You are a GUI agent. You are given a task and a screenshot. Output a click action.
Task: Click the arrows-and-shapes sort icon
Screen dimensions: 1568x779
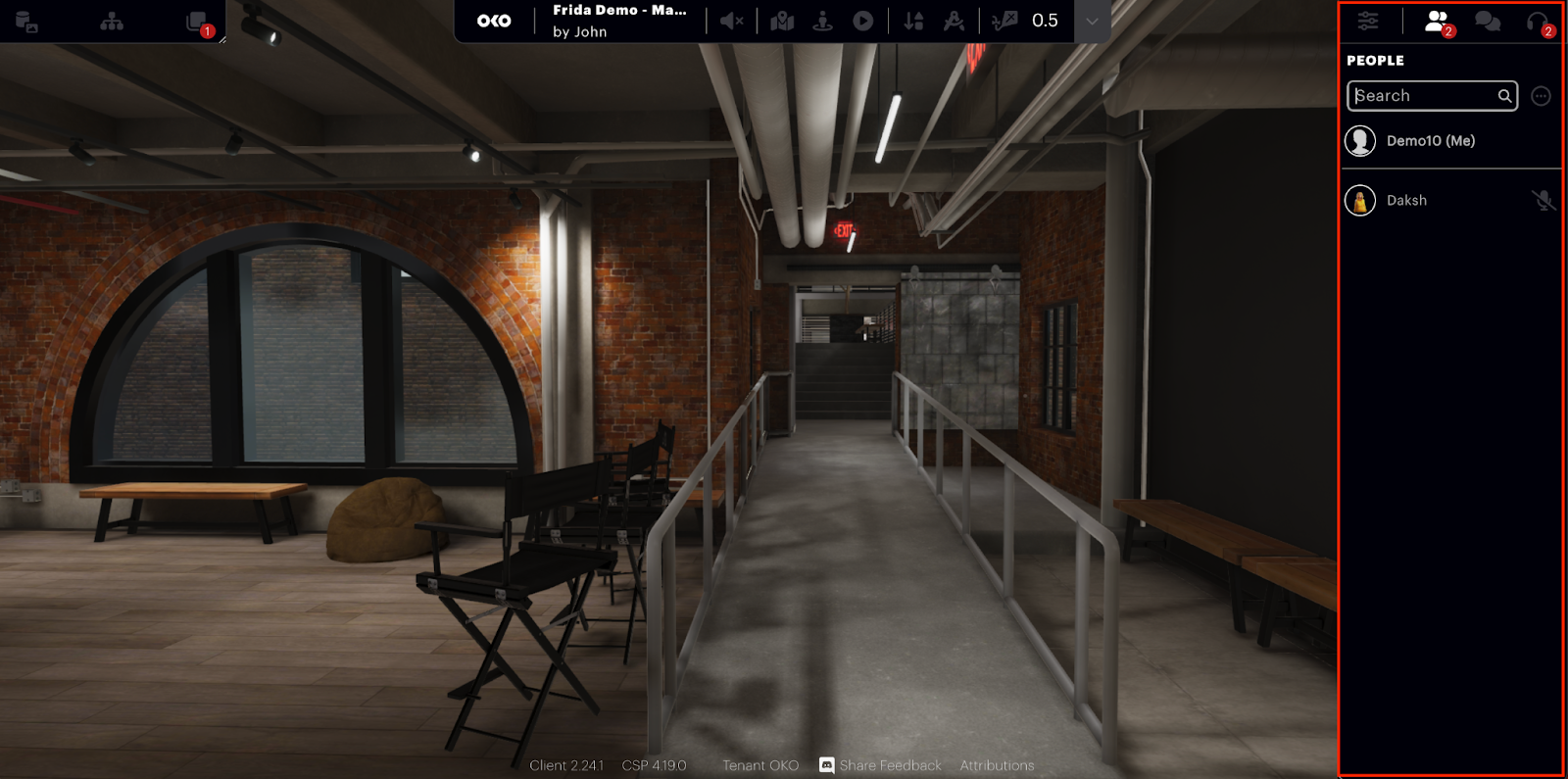913,21
